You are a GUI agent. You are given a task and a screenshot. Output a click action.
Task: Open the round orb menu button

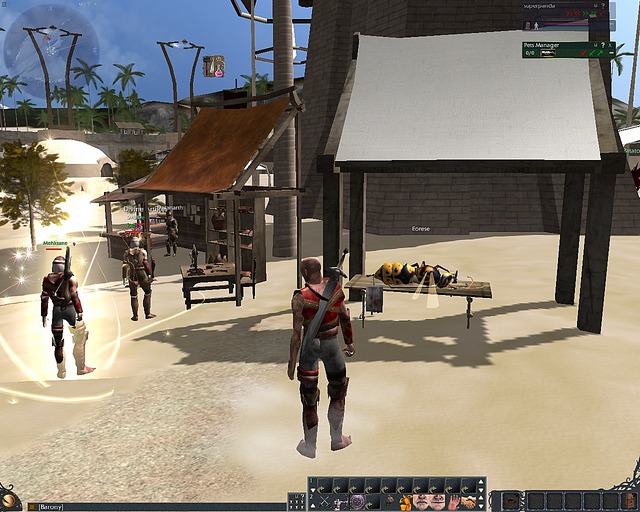tap(9, 498)
